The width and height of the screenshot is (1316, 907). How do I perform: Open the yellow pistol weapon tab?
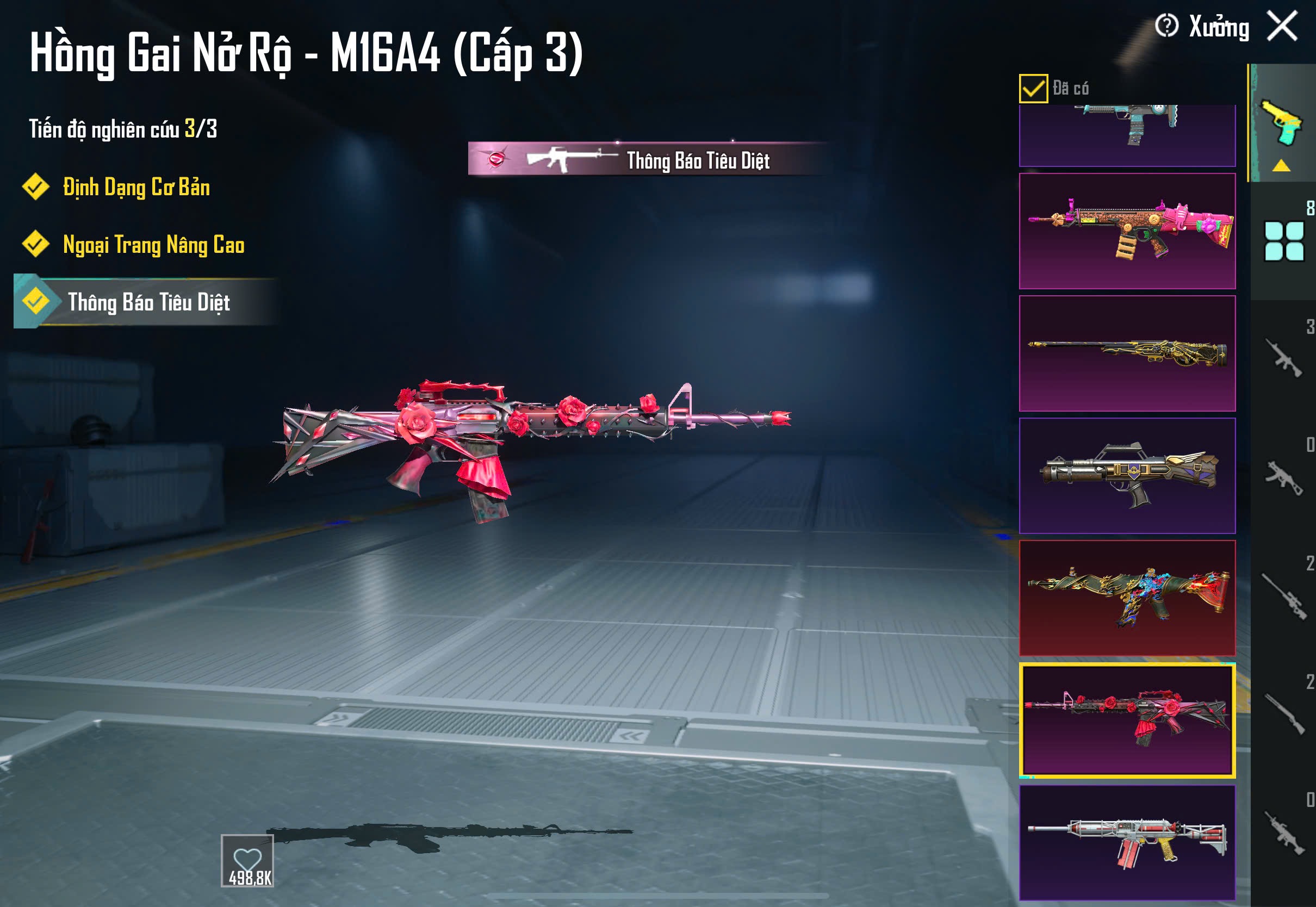[x=1282, y=123]
